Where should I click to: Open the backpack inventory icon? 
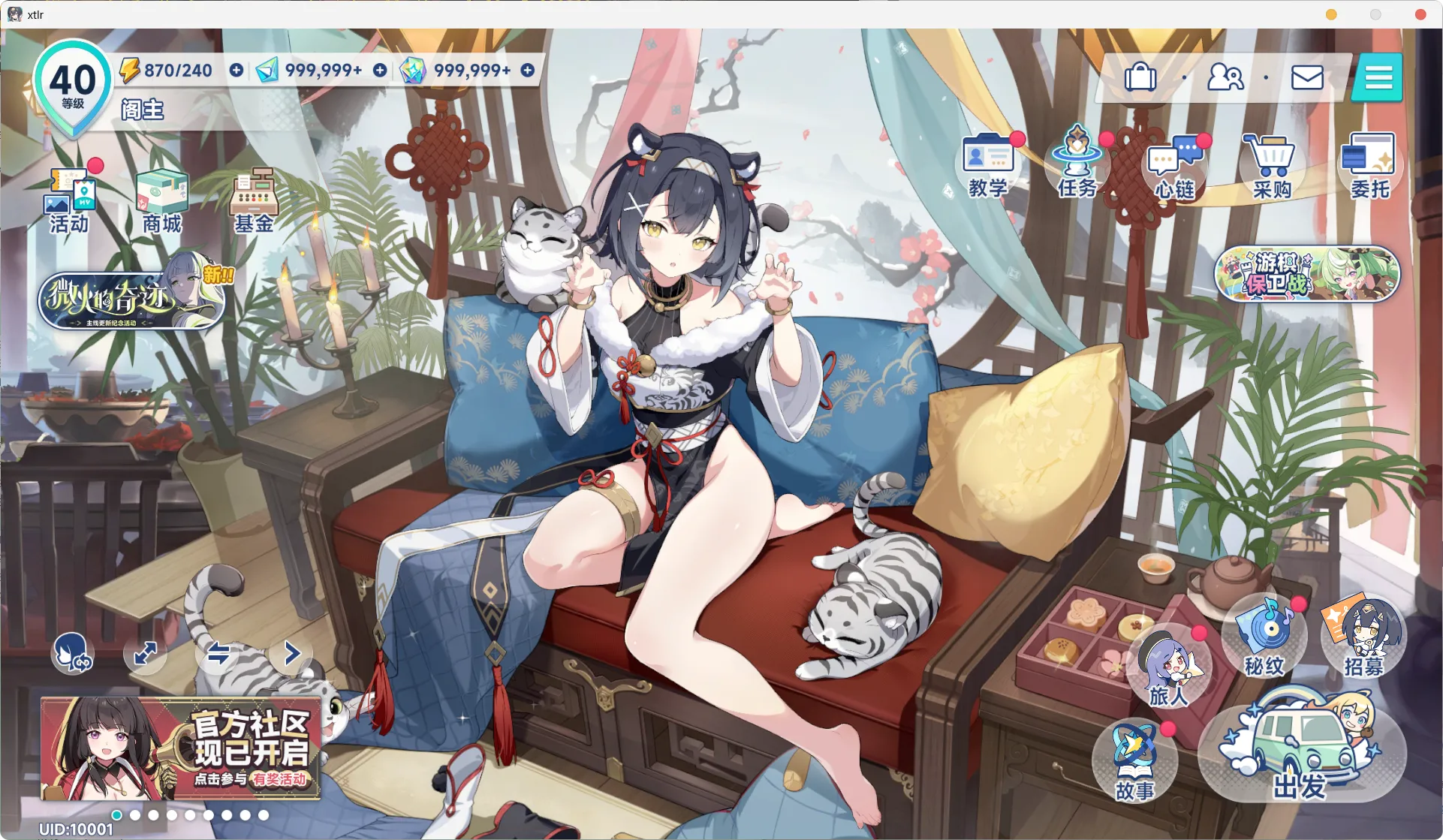[1140, 77]
